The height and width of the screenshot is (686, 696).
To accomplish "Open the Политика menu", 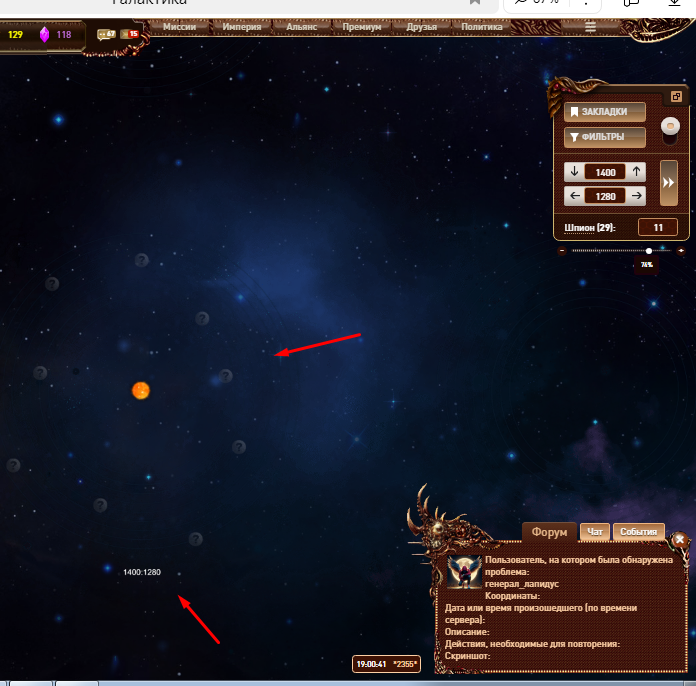I will [483, 27].
